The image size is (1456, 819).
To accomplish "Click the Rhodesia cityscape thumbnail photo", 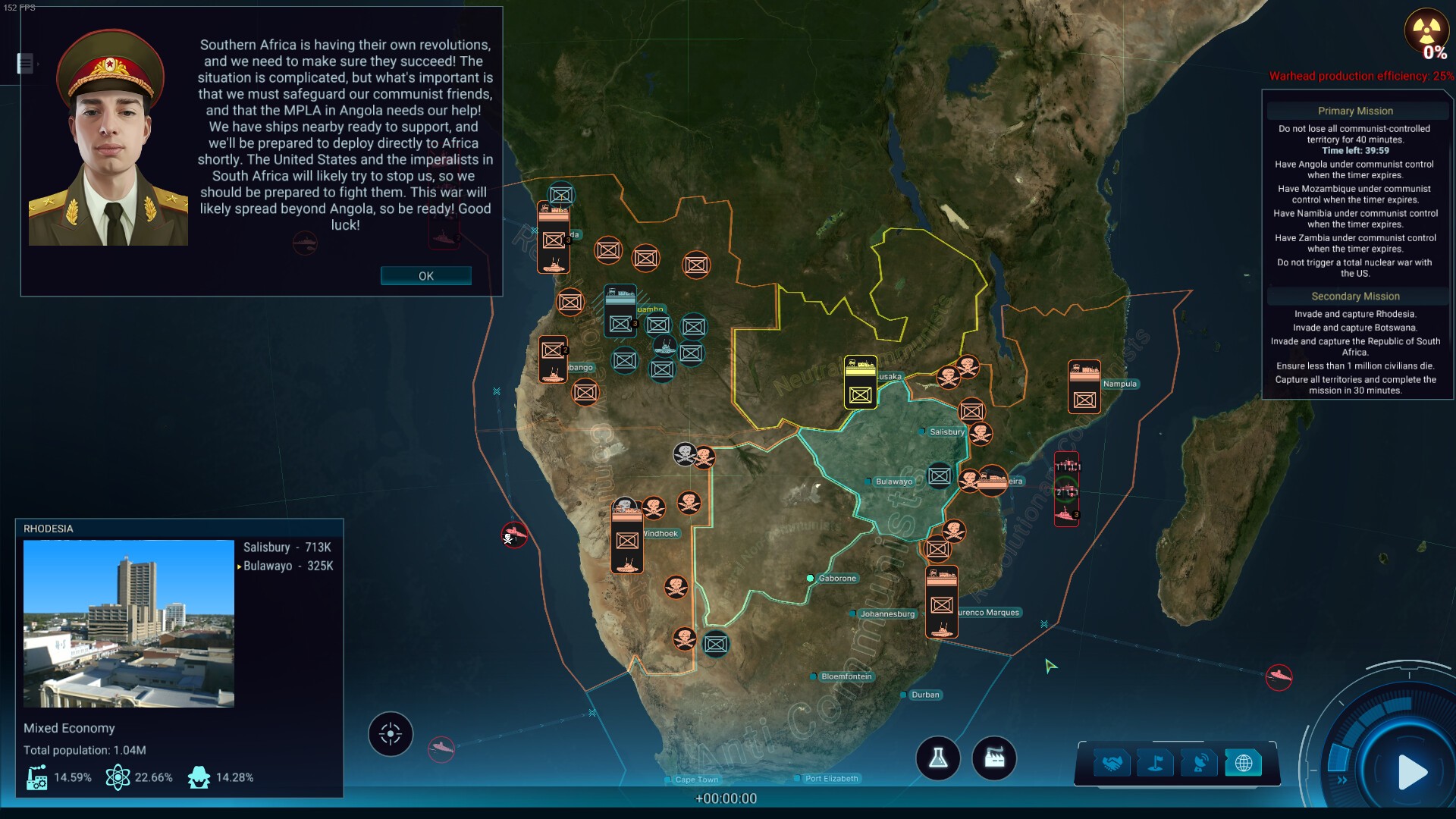I will tap(128, 623).
